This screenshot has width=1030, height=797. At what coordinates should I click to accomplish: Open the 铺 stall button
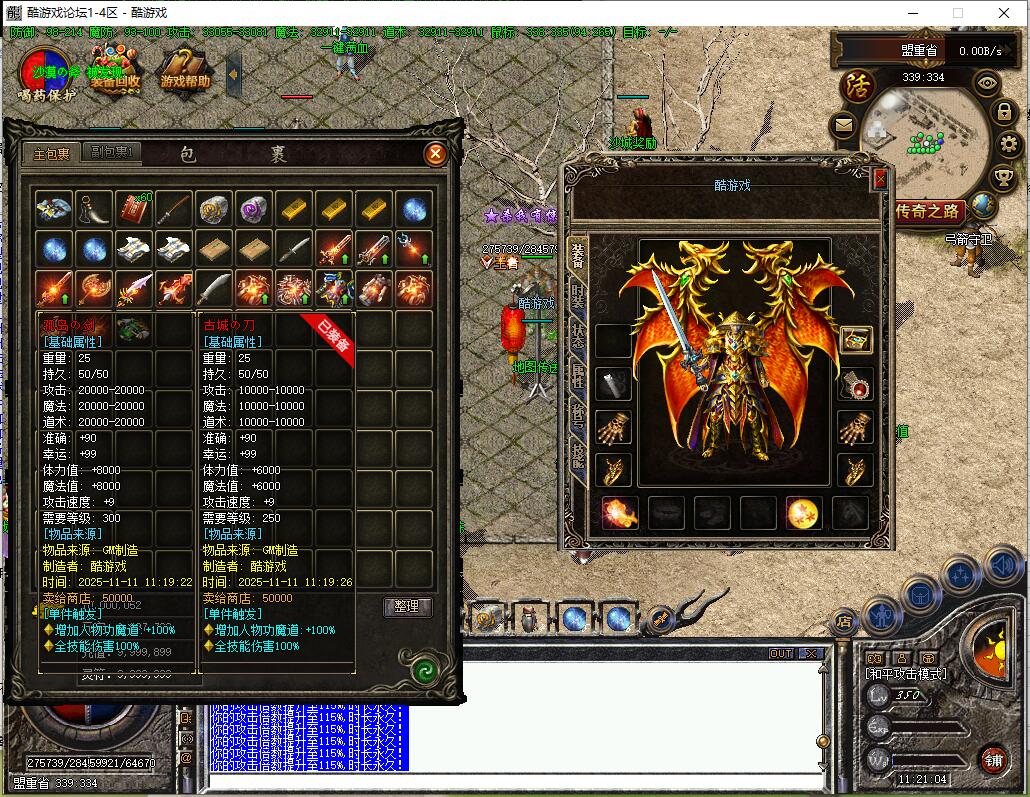point(992,758)
